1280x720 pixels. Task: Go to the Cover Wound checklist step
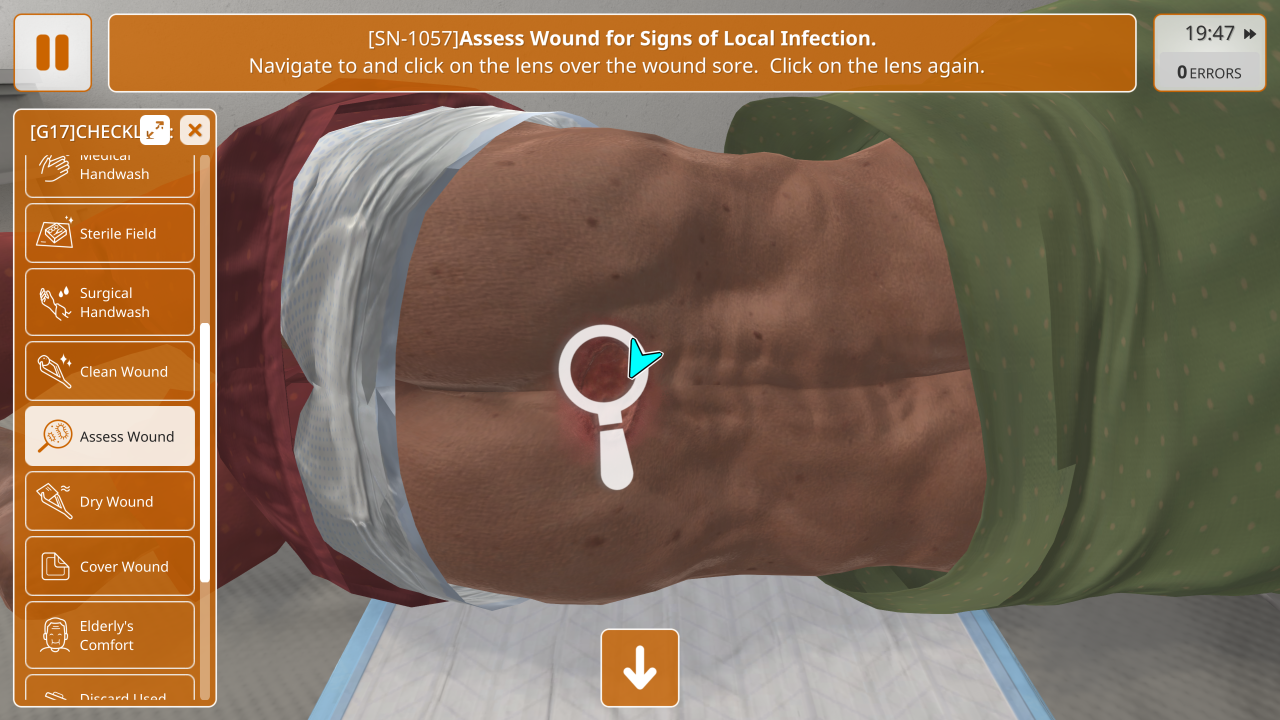110,566
